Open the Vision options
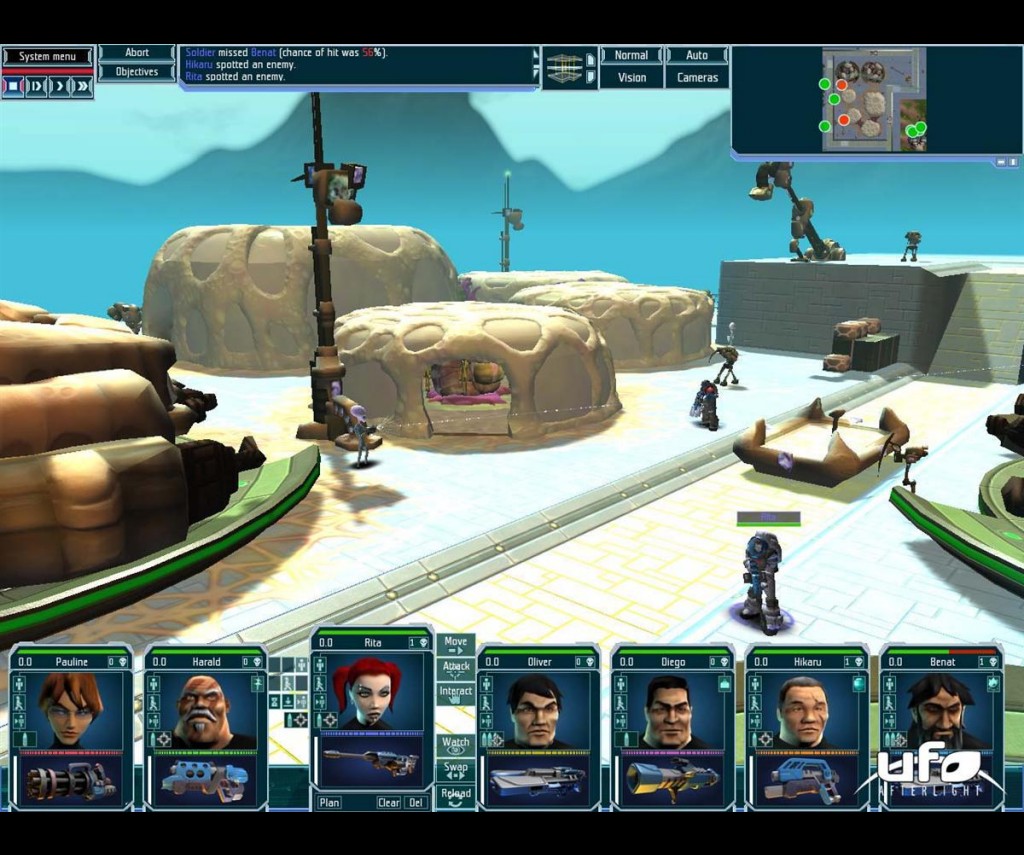The width and height of the screenshot is (1024, 855). pos(631,77)
